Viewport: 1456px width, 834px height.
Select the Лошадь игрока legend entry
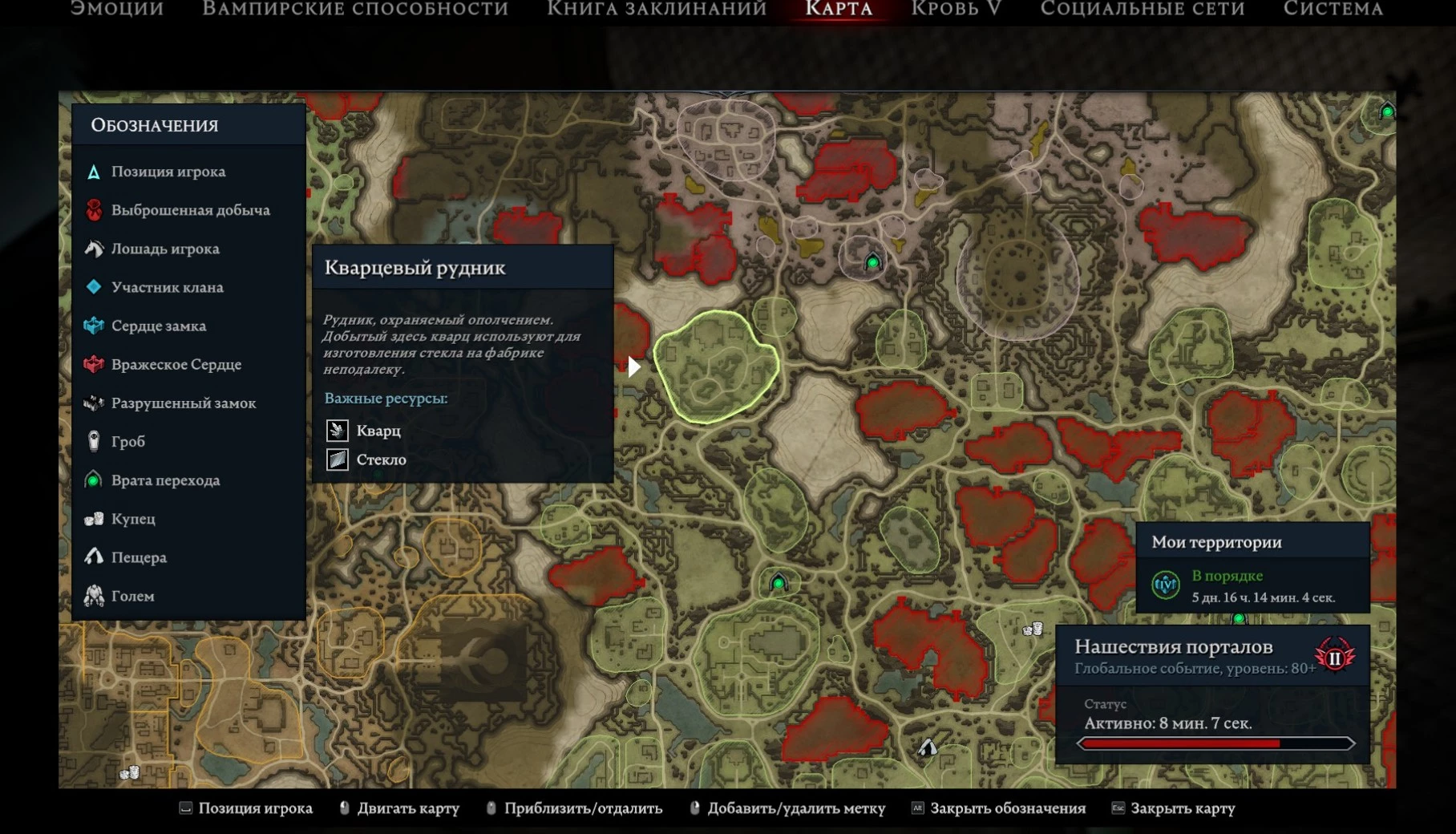click(164, 249)
